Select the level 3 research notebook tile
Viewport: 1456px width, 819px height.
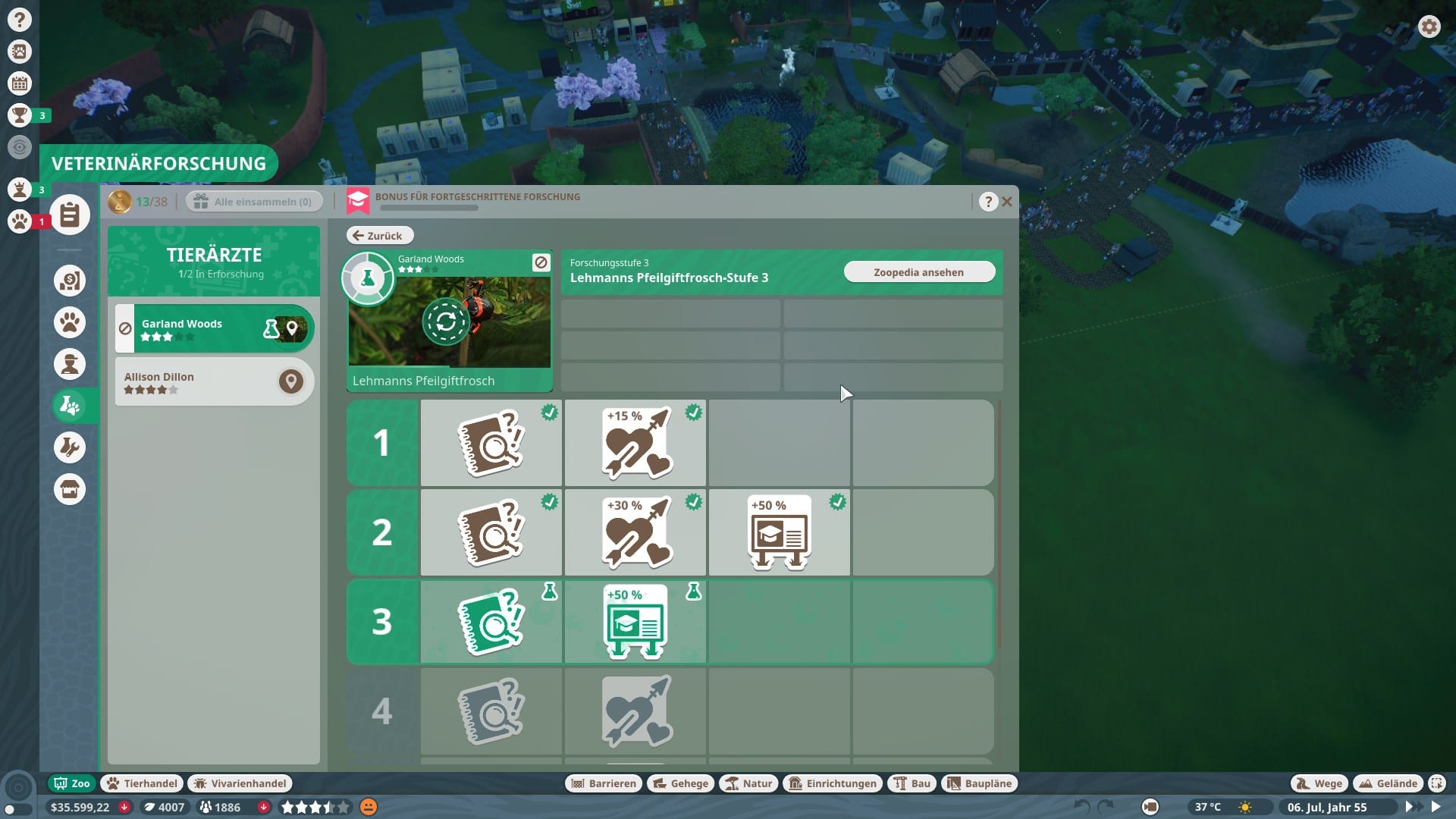pos(491,622)
